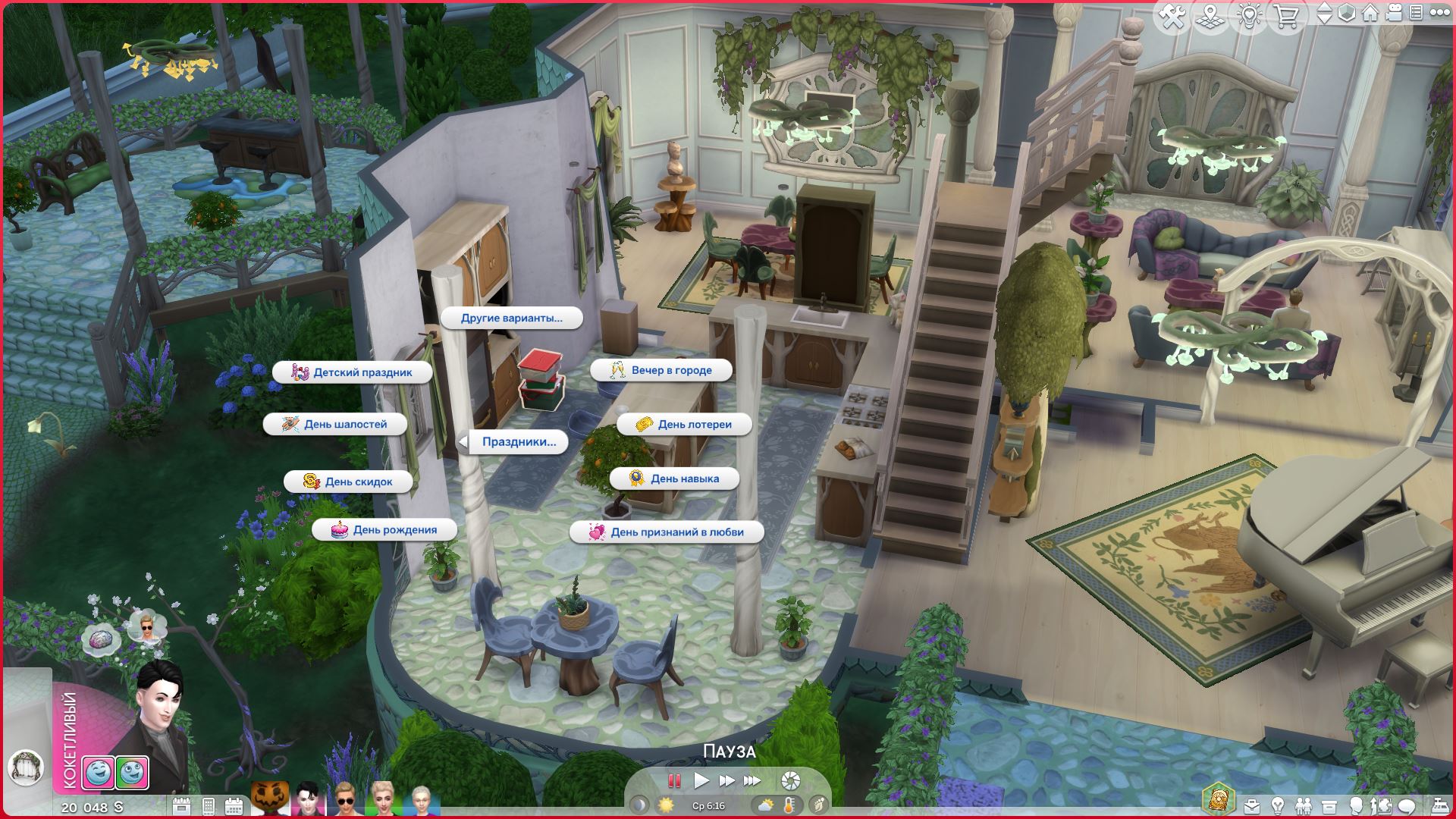Pick the «День навыка» option
Image resolution: width=1456 pixels, height=819 pixels.
point(674,479)
